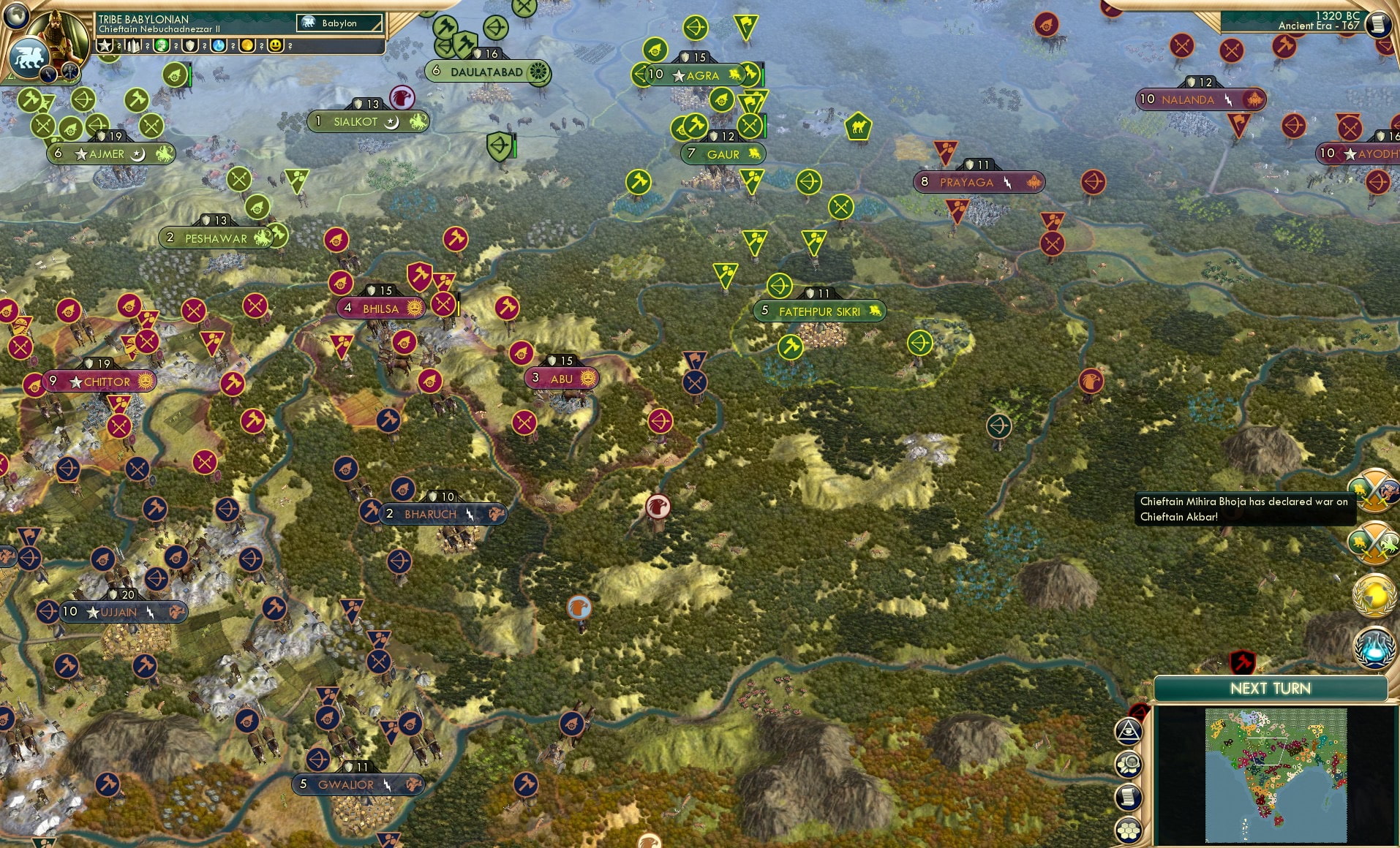
Task: Toggle the hex grid overlay beside the minimap
Action: (x=1129, y=829)
